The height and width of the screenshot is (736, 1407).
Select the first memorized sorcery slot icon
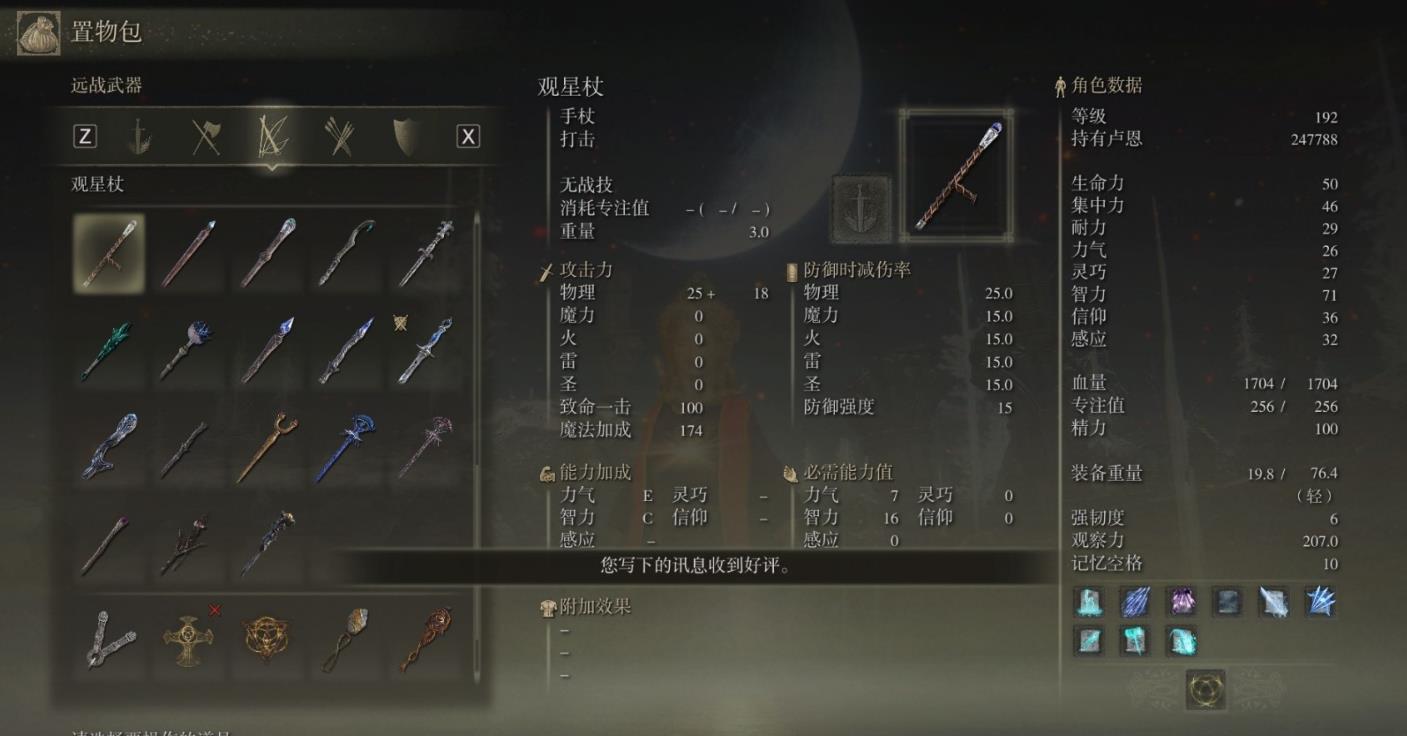[x=1087, y=603]
